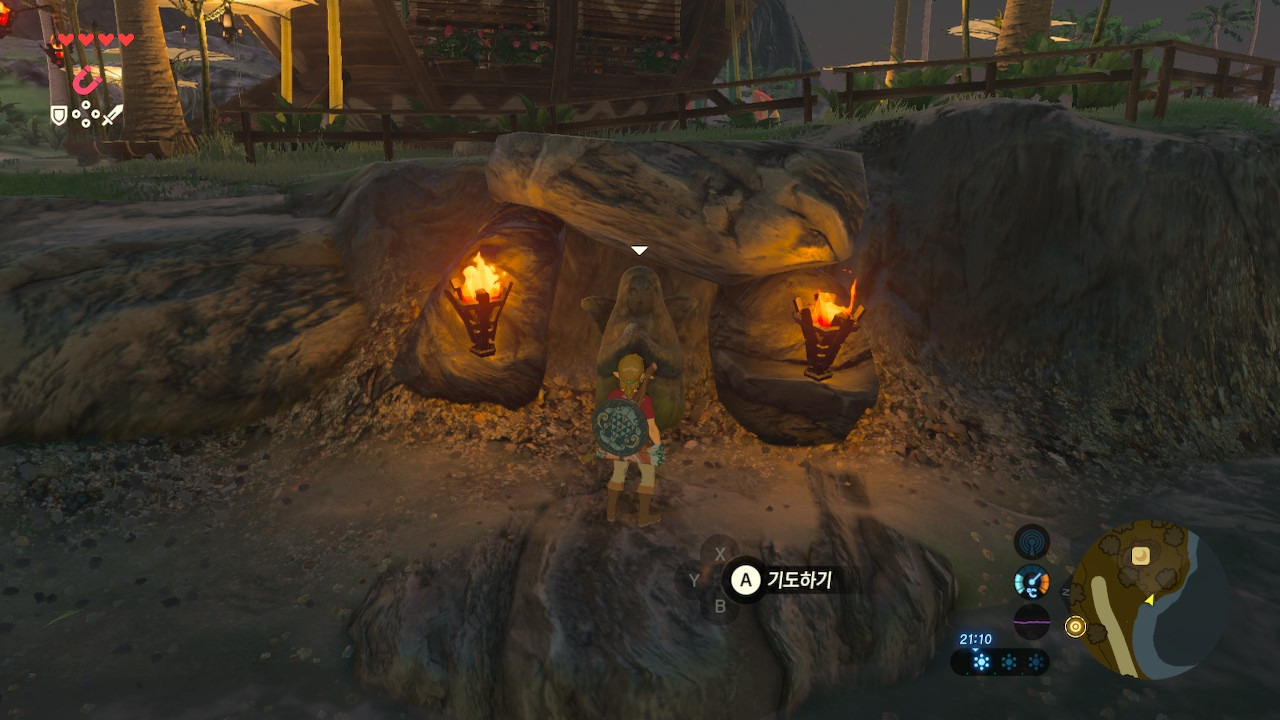Activate the Sheikah Sensor signal icon

(1031, 543)
